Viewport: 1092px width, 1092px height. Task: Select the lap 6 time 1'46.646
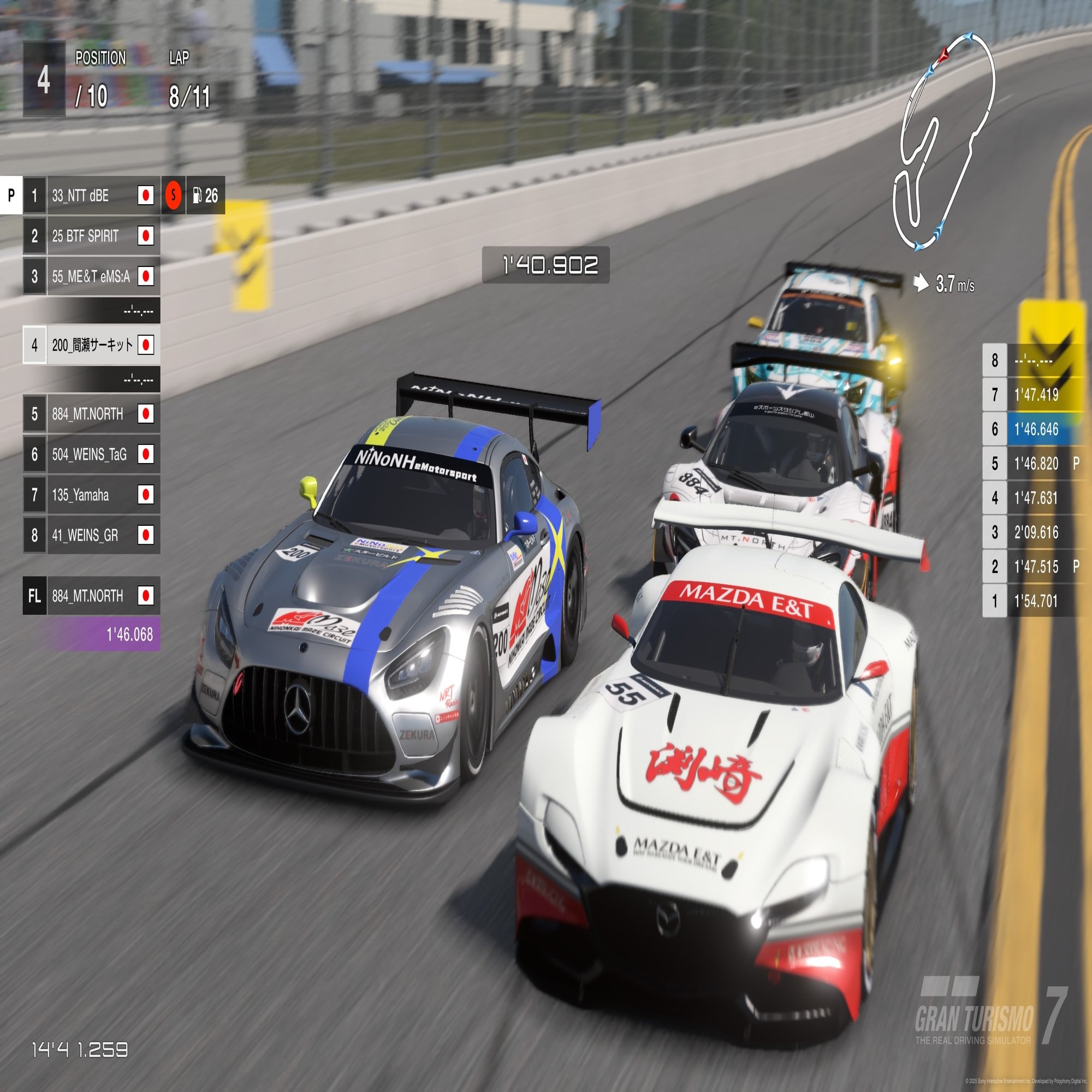[x=1036, y=430]
